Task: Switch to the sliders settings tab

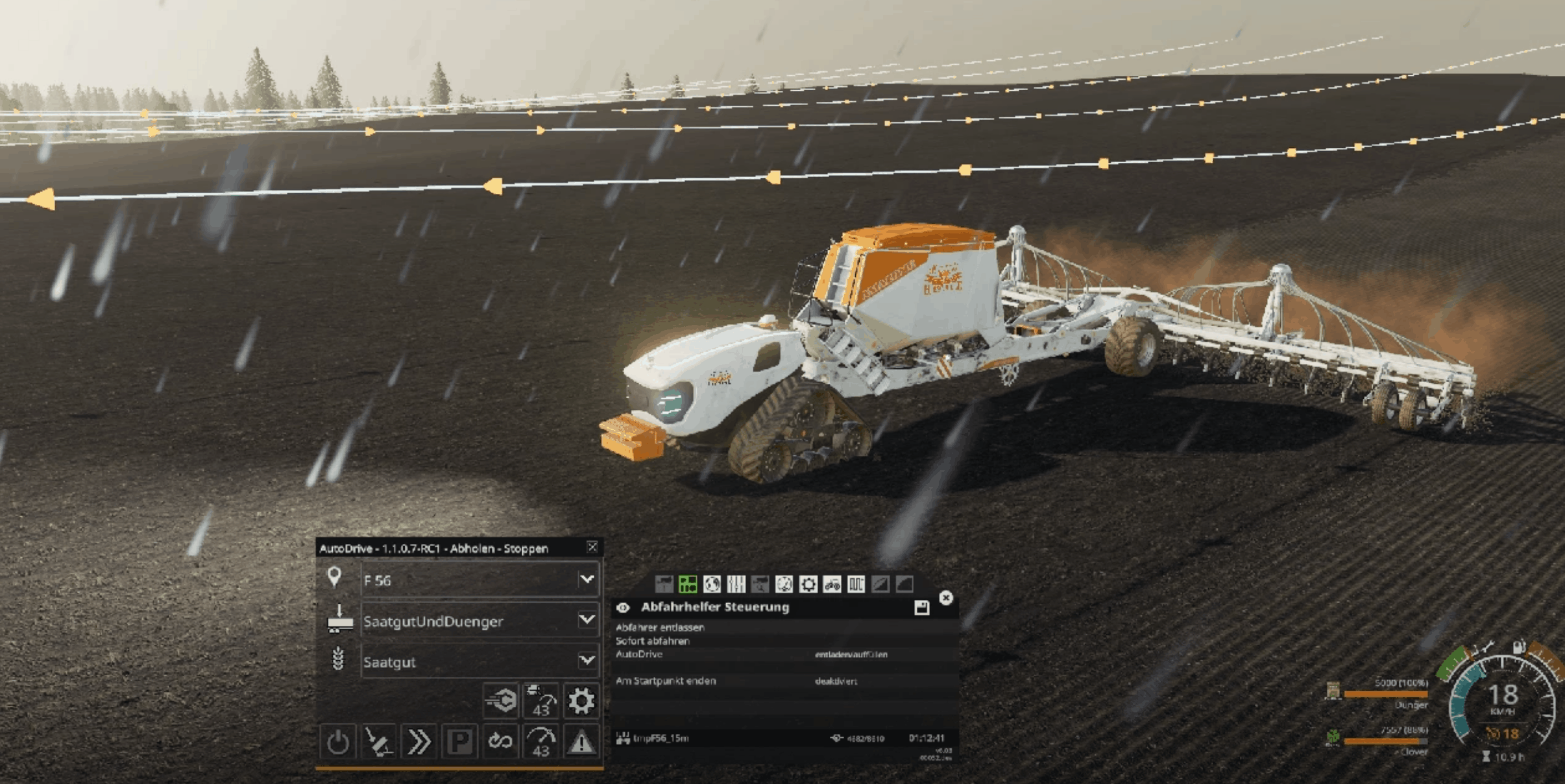Action: tap(736, 584)
